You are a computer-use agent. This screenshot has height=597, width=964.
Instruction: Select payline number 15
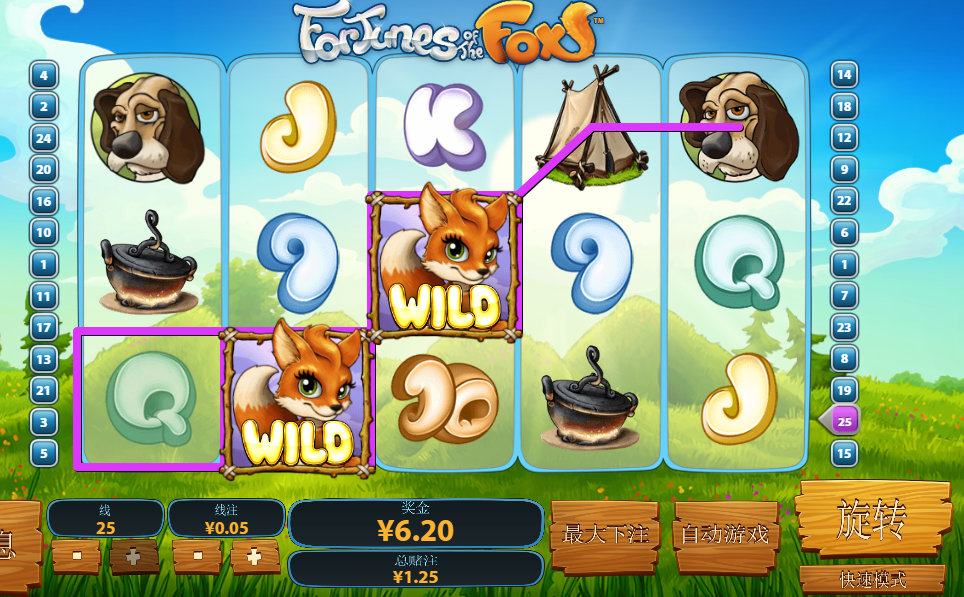845,453
